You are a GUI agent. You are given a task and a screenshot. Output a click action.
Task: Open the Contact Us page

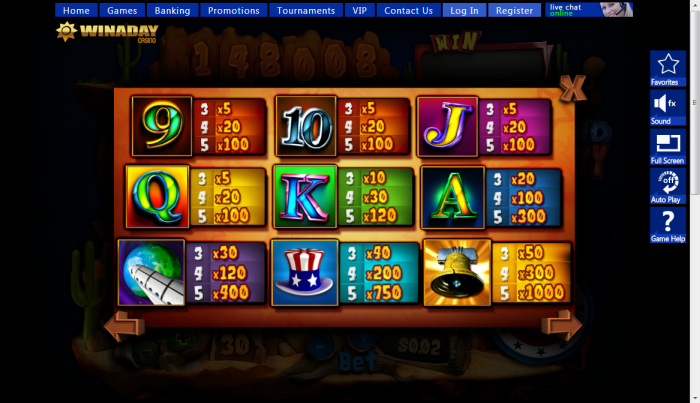(x=408, y=11)
